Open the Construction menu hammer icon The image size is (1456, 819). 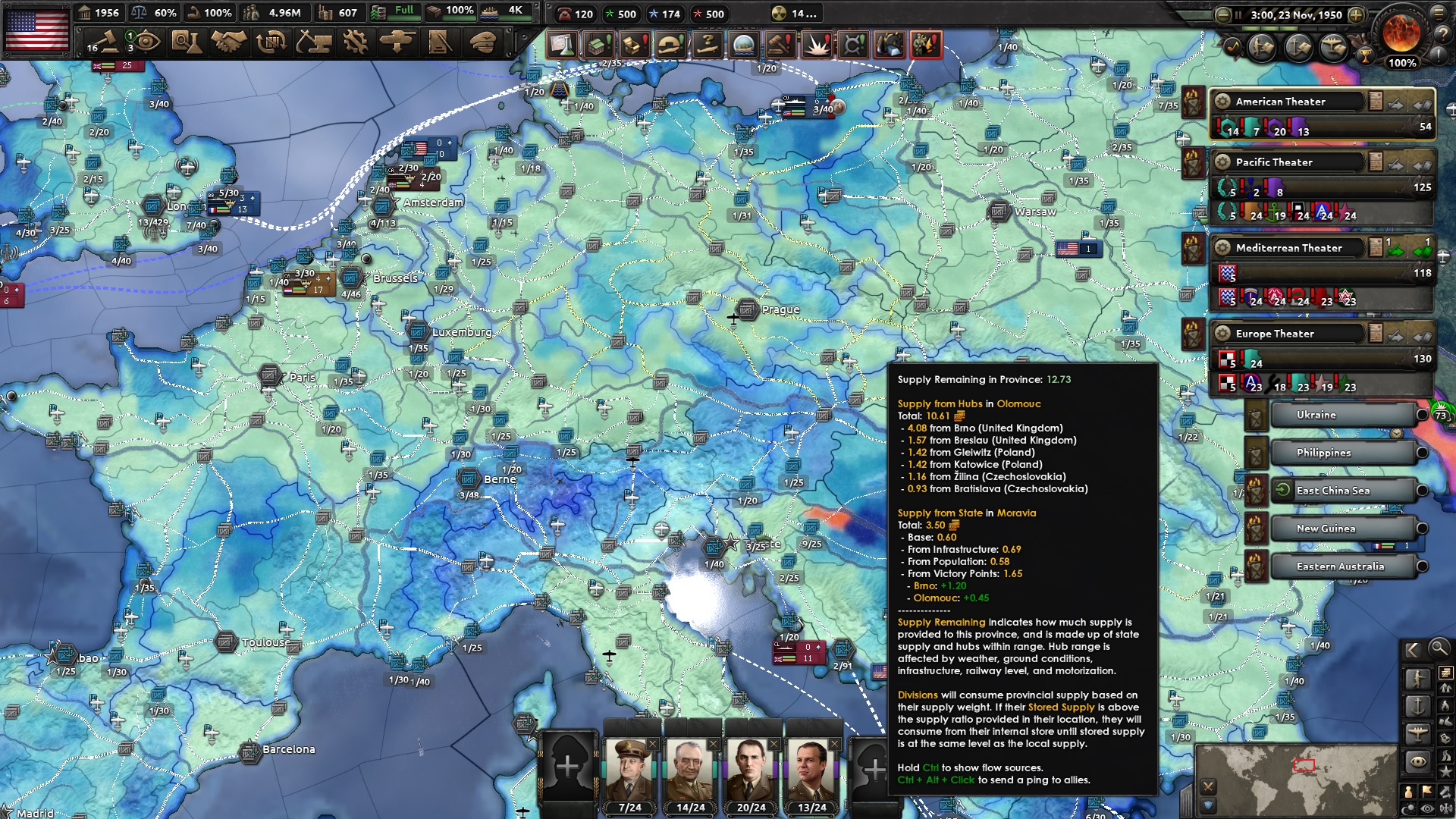tap(312, 43)
